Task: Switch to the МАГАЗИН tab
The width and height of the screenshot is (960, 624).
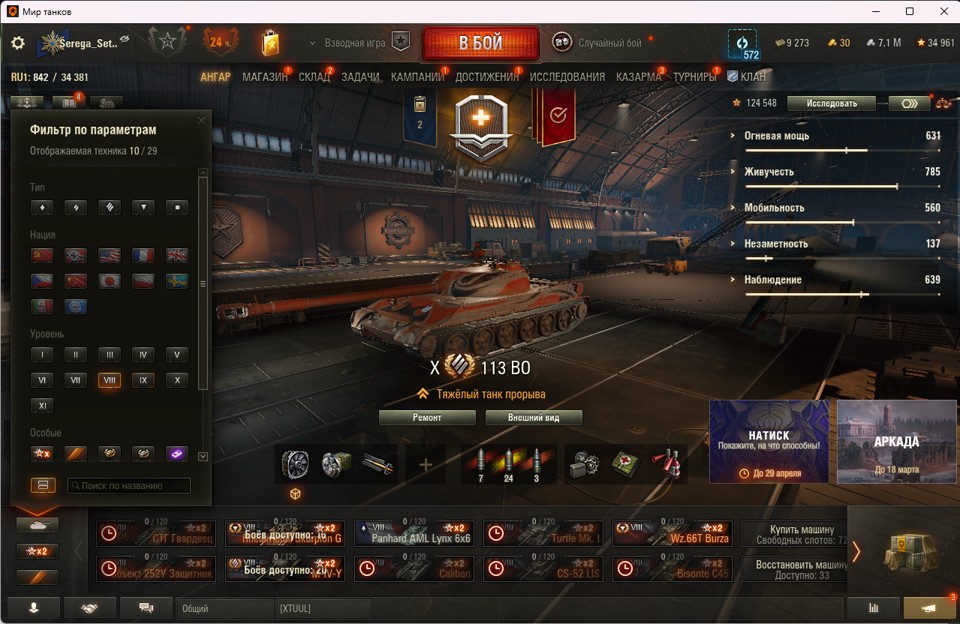Action: click(x=264, y=77)
